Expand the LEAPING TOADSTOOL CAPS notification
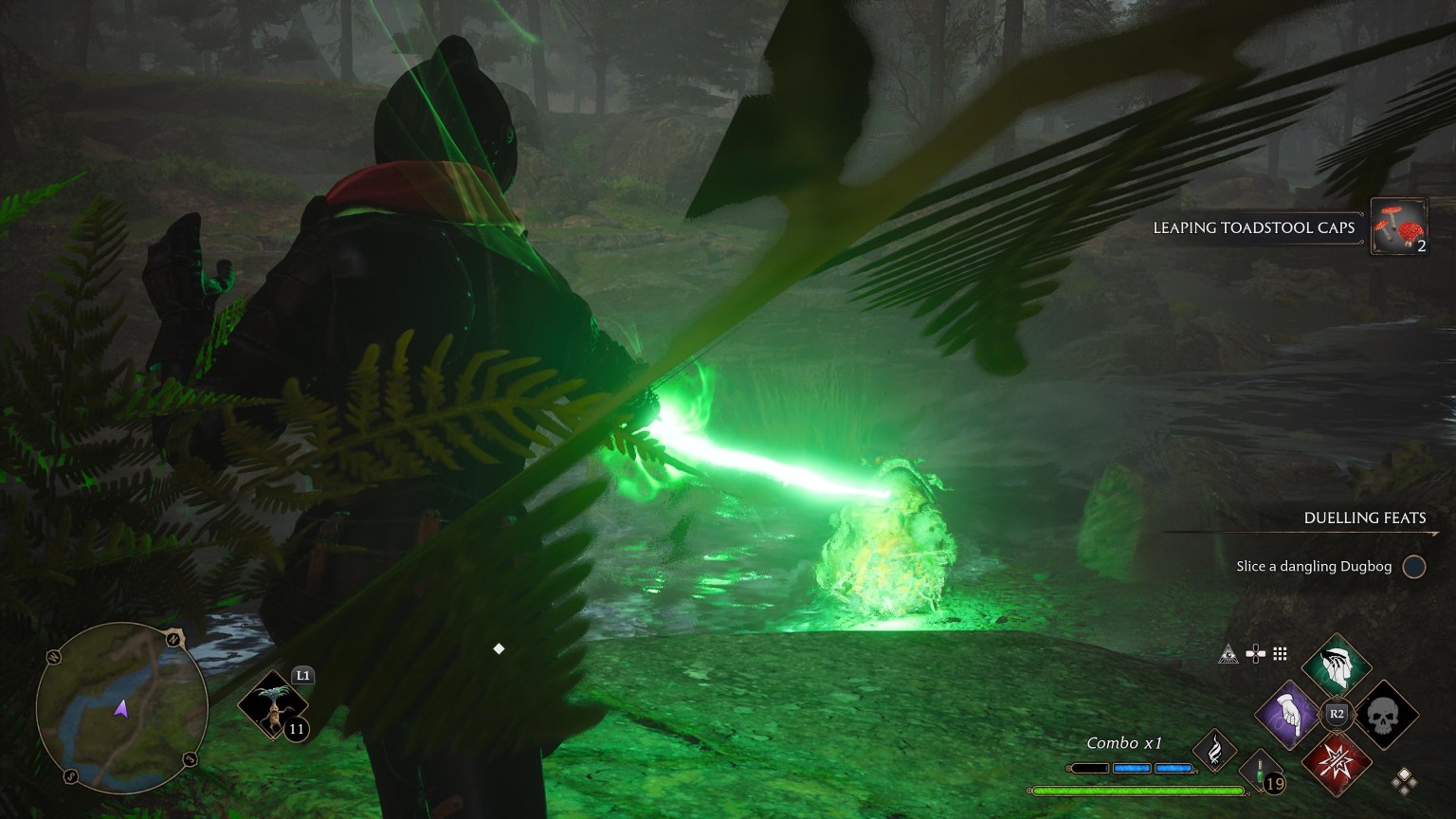 (1253, 227)
